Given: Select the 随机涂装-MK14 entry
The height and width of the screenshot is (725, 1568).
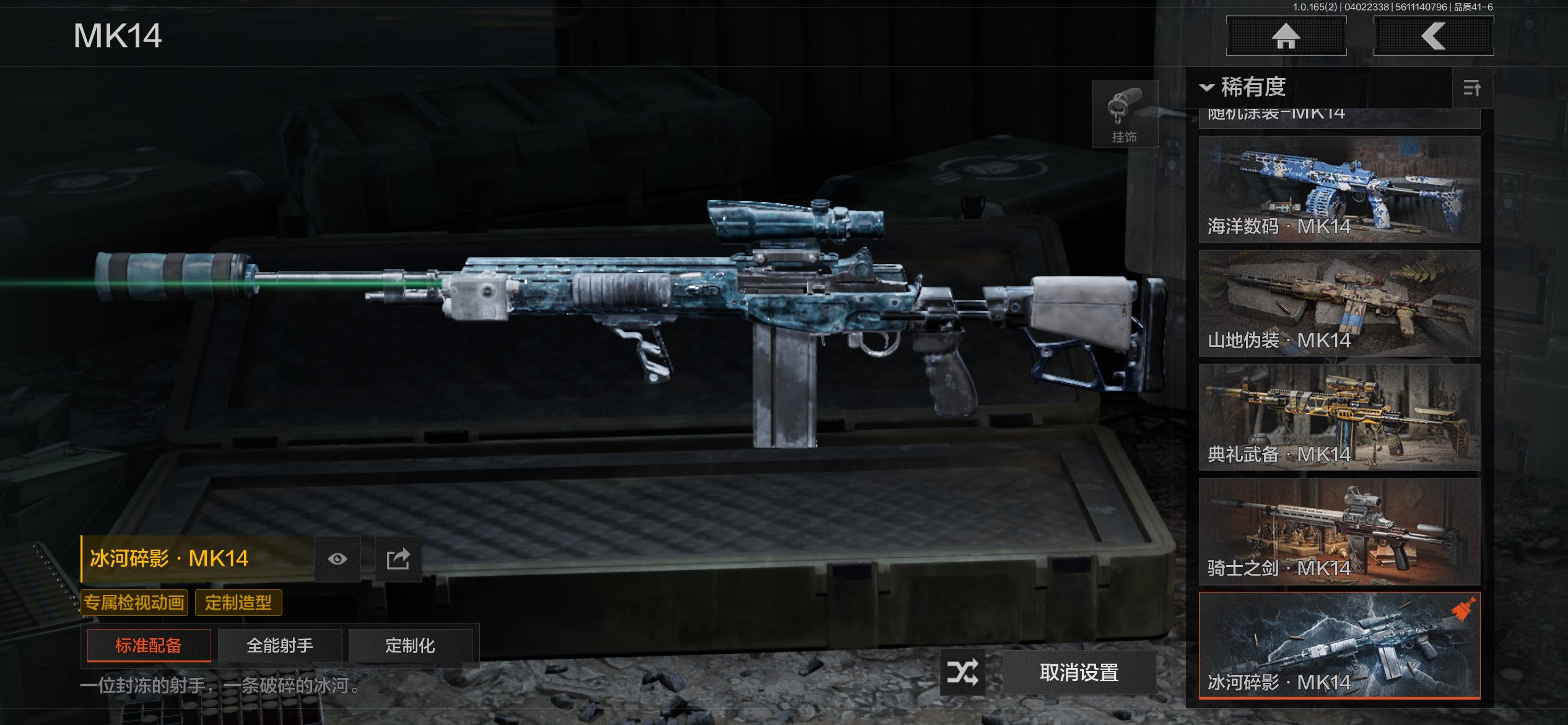Looking at the screenshot, I should pyautogui.click(x=1339, y=117).
